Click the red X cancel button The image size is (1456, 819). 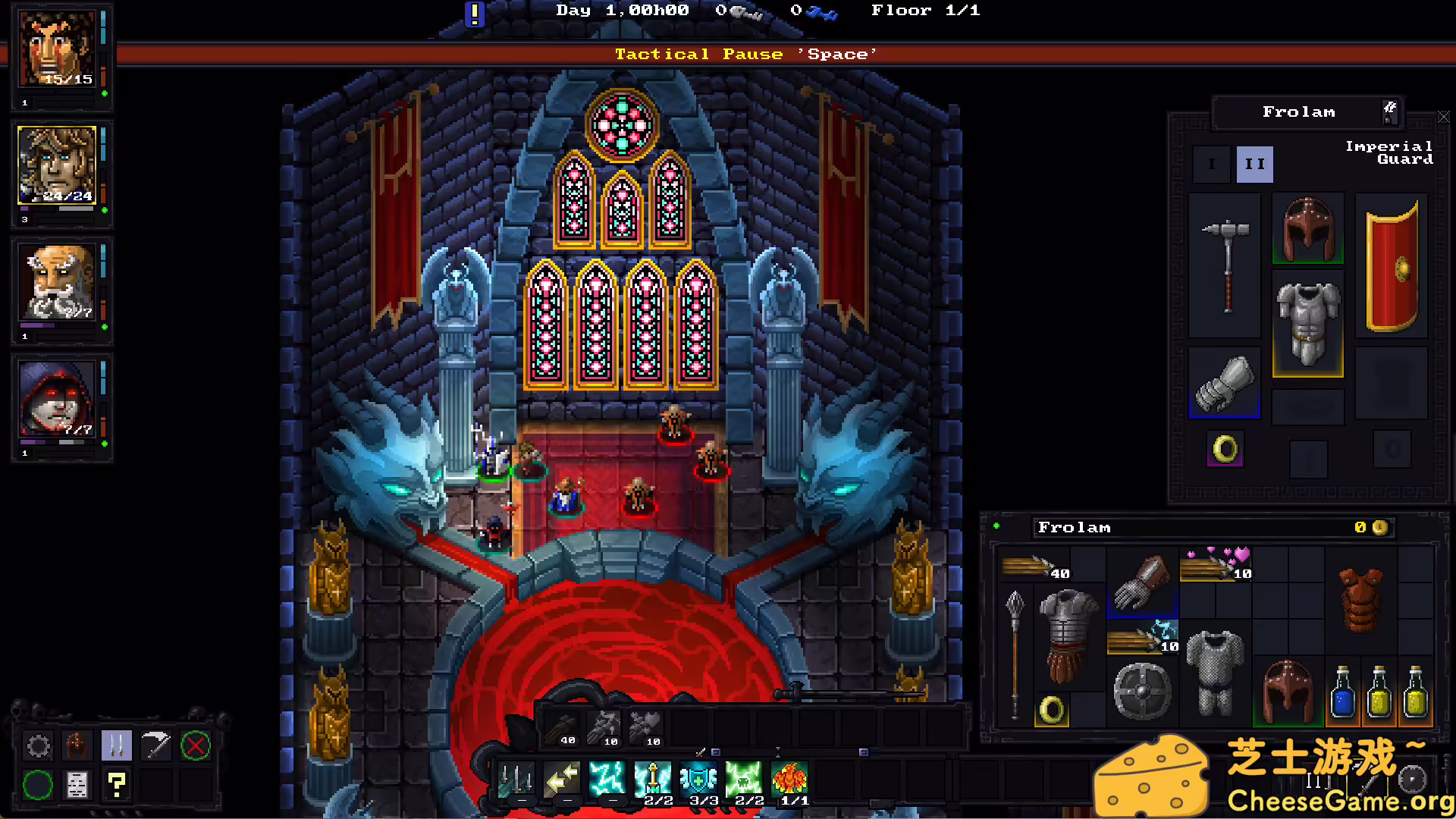195,746
